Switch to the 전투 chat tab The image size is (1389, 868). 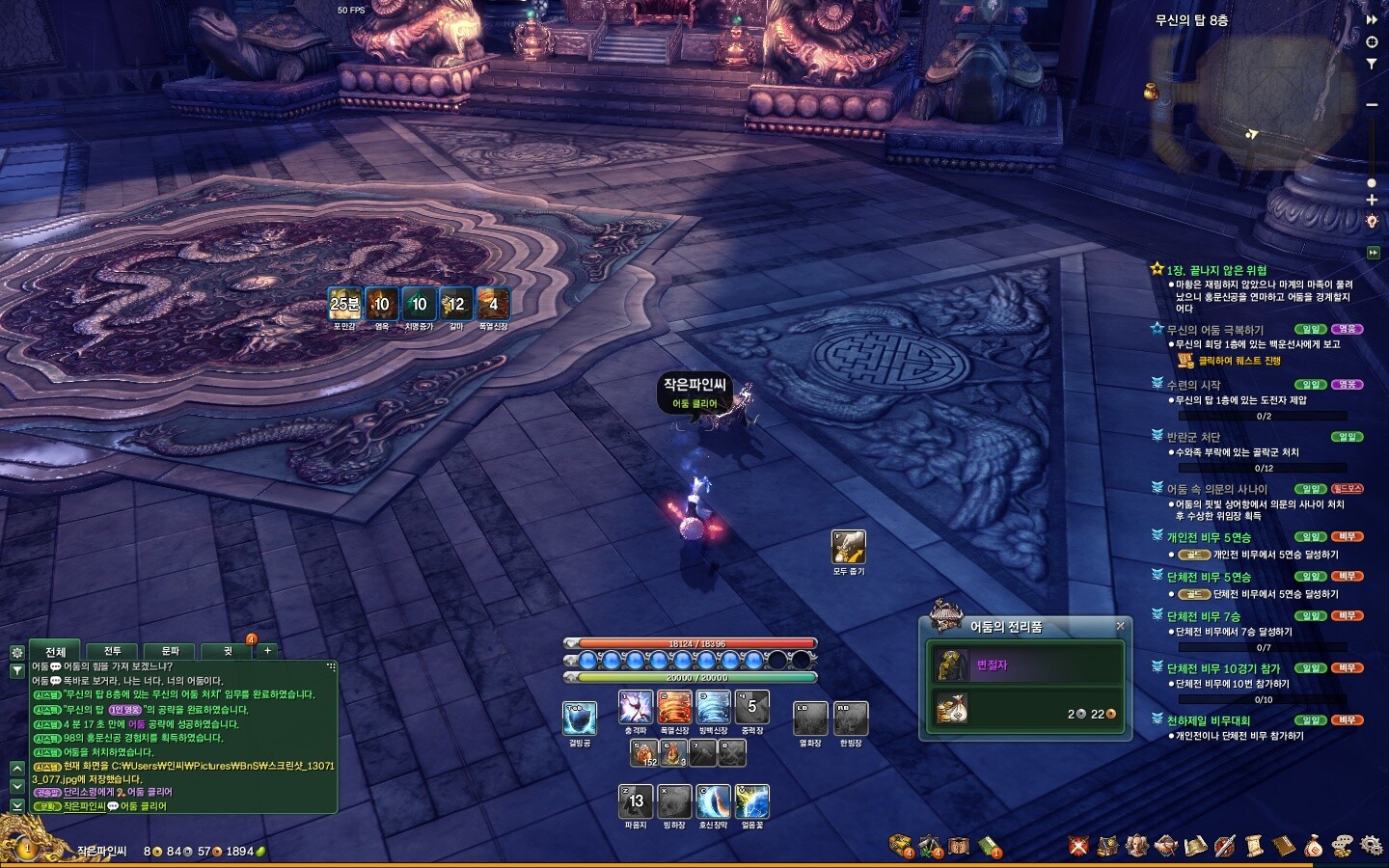(113, 651)
